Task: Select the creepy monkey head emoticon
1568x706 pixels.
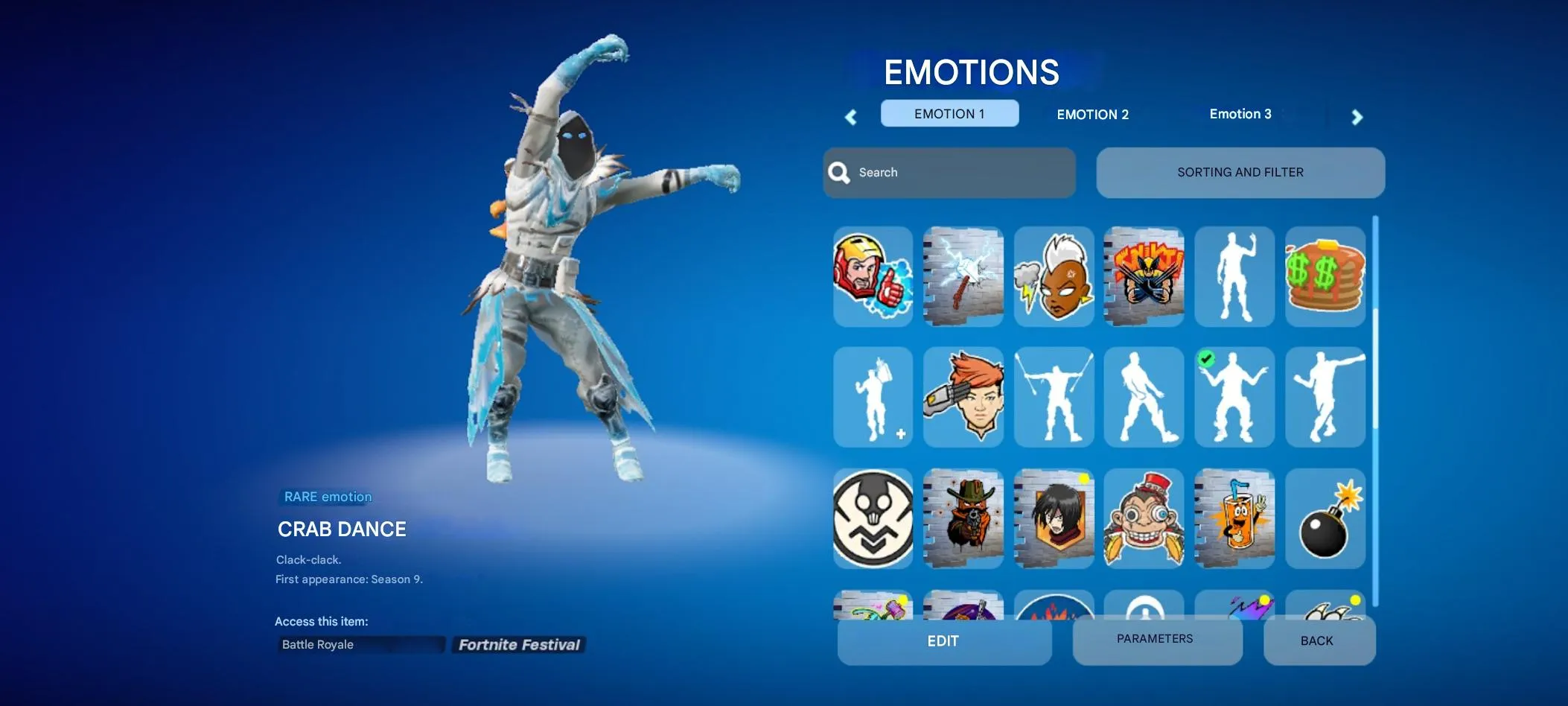Action: coord(1144,518)
